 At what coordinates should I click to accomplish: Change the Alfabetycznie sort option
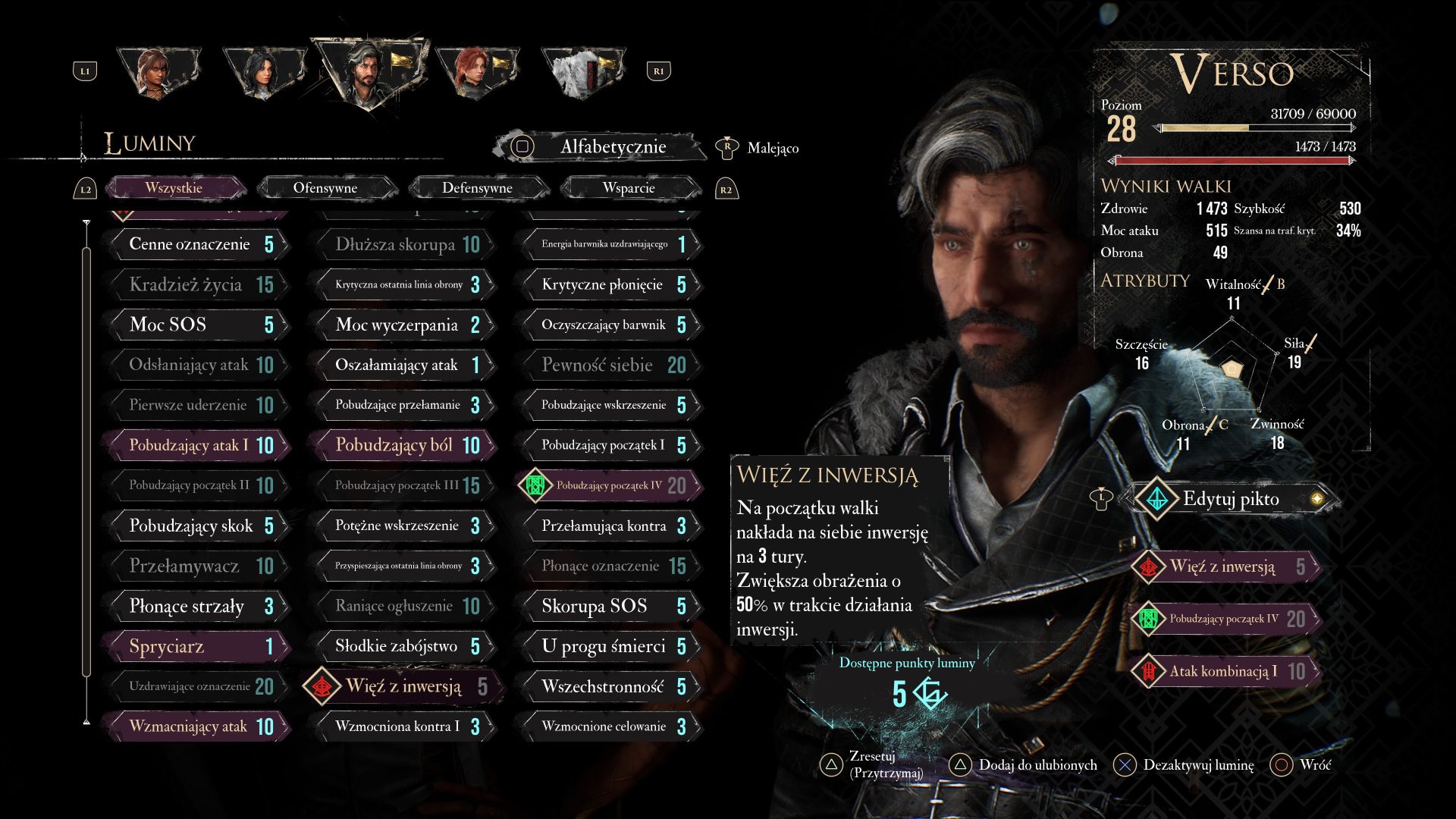click(x=601, y=147)
